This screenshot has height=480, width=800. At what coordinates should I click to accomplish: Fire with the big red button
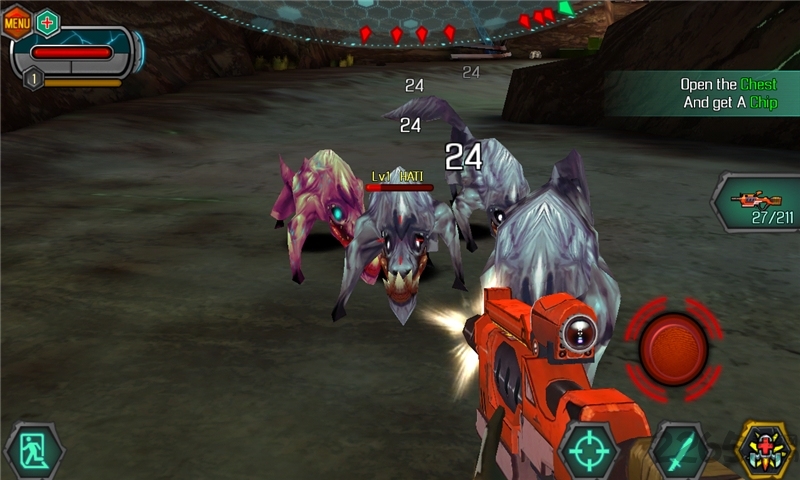tap(673, 349)
